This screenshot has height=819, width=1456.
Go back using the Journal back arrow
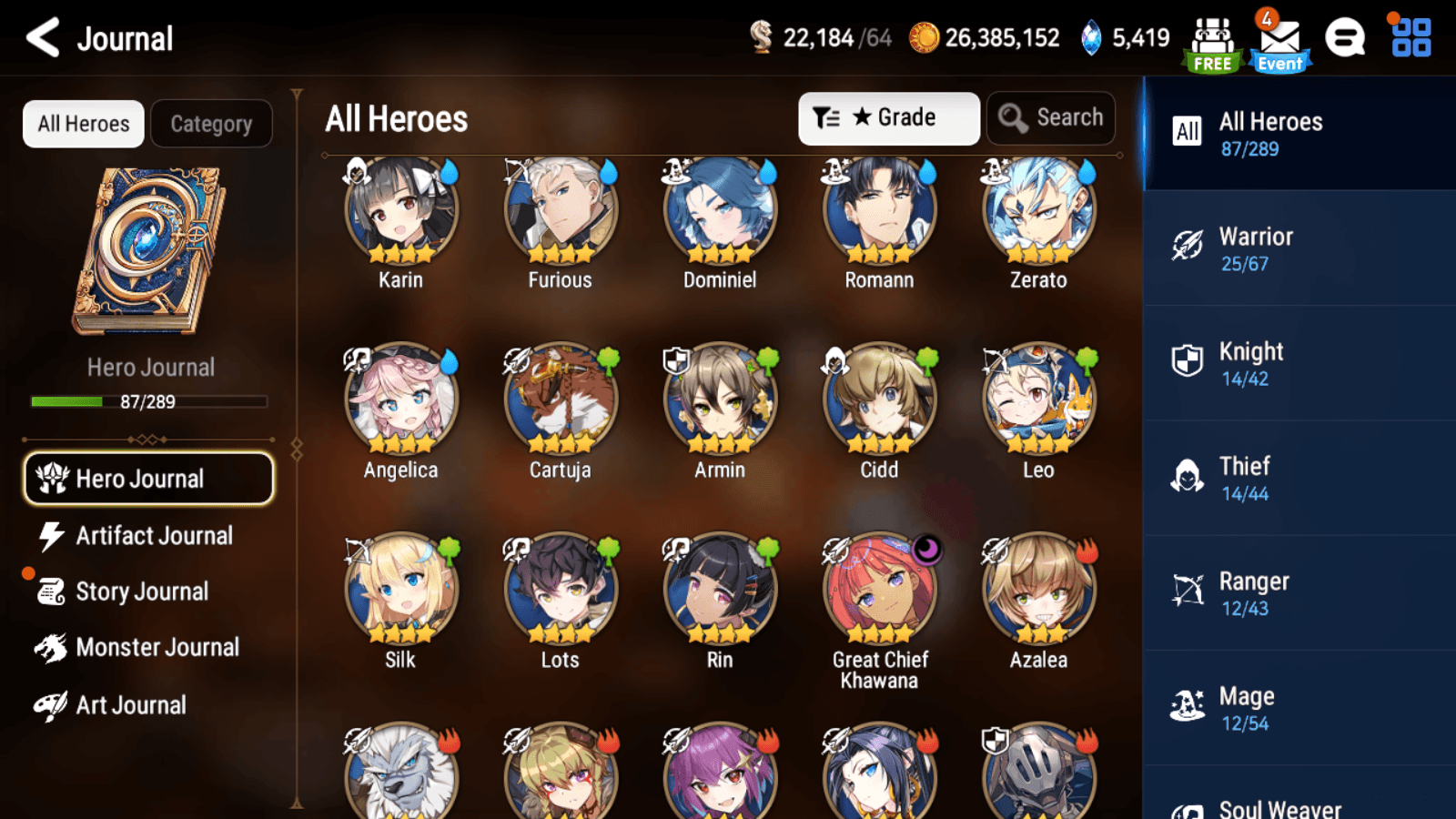[42, 38]
